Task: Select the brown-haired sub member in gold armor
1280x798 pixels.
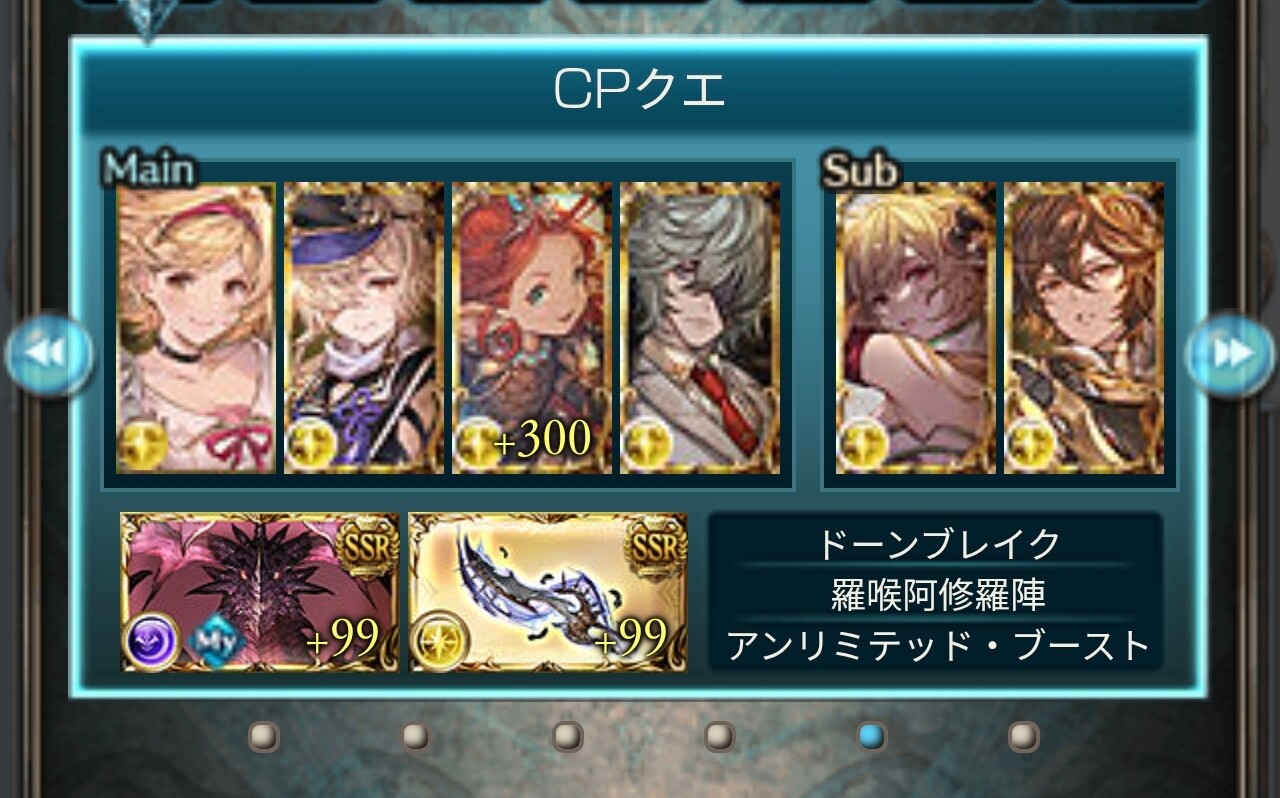Action: tap(1084, 328)
